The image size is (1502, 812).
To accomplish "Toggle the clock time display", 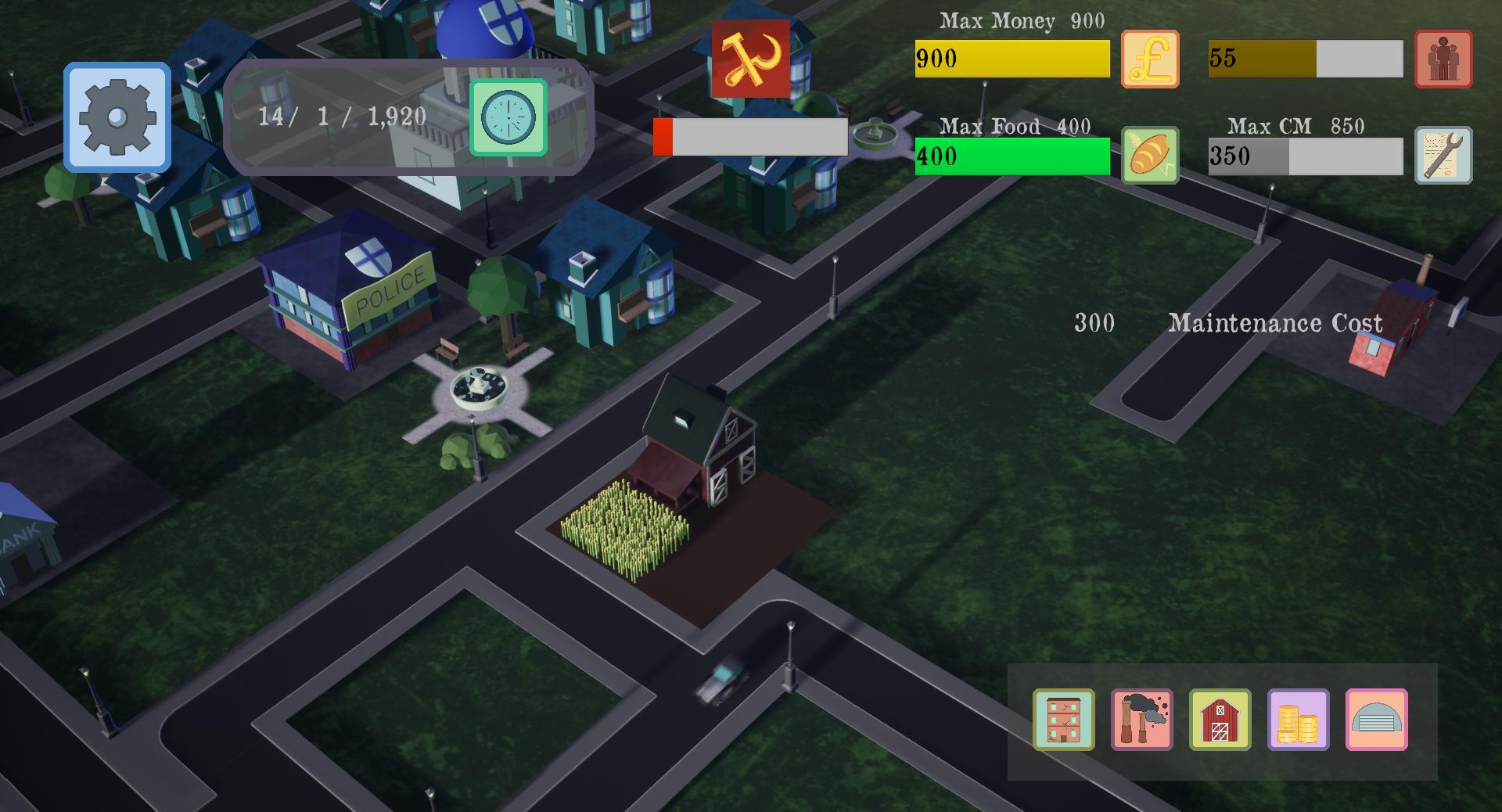I will 507,117.
